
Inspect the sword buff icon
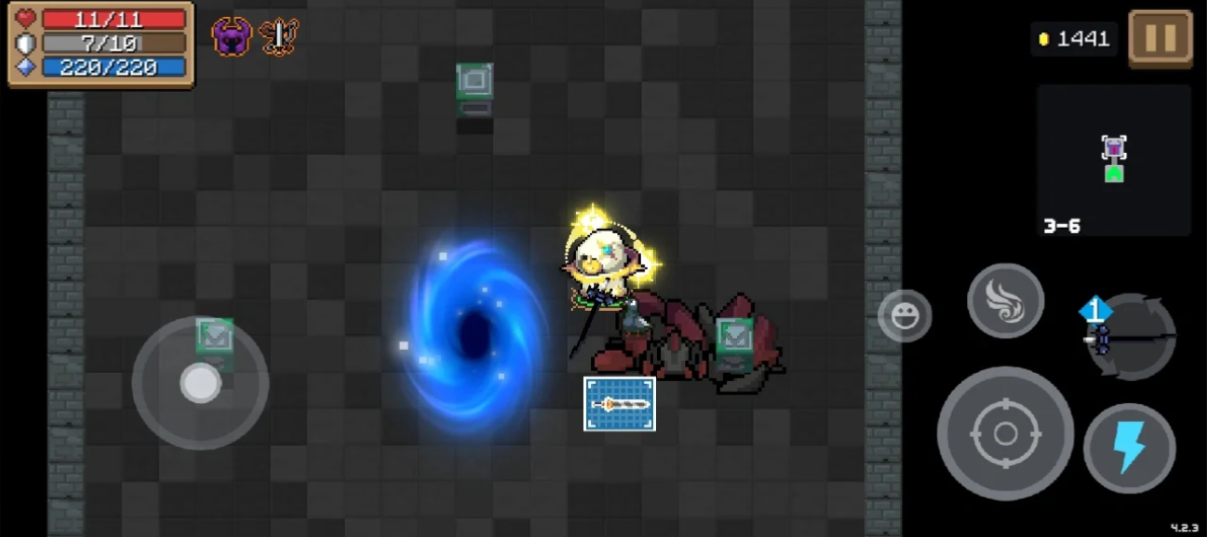point(279,37)
